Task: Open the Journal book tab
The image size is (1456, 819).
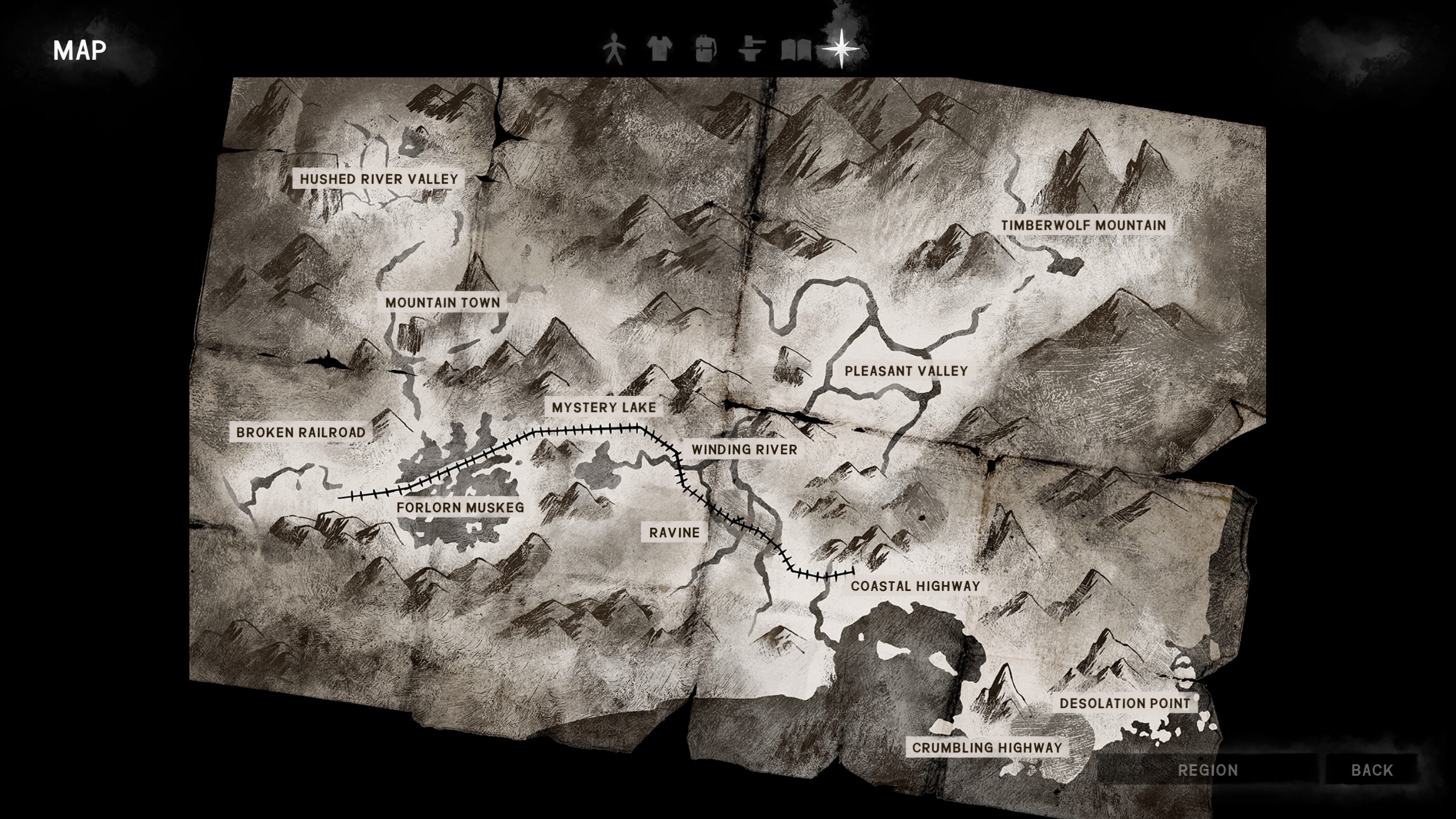Action: pyautogui.click(x=796, y=50)
